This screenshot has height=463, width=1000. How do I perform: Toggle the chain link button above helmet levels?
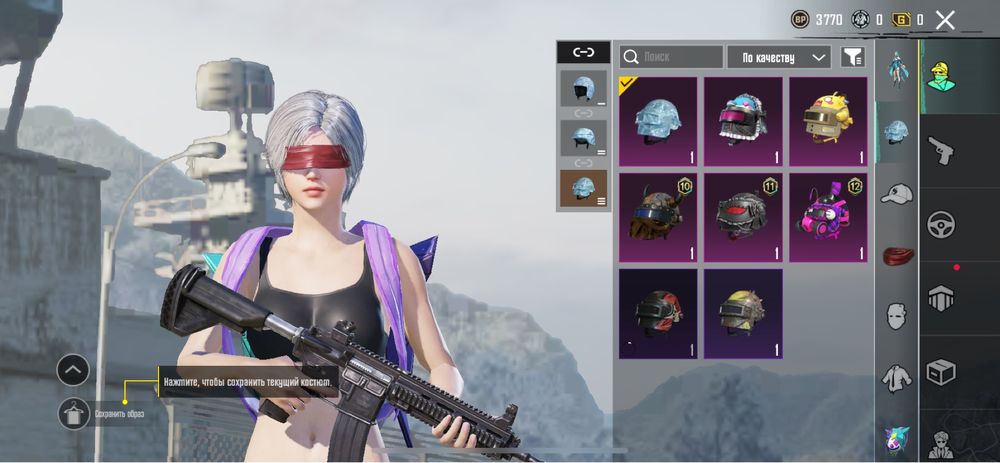click(583, 52)
